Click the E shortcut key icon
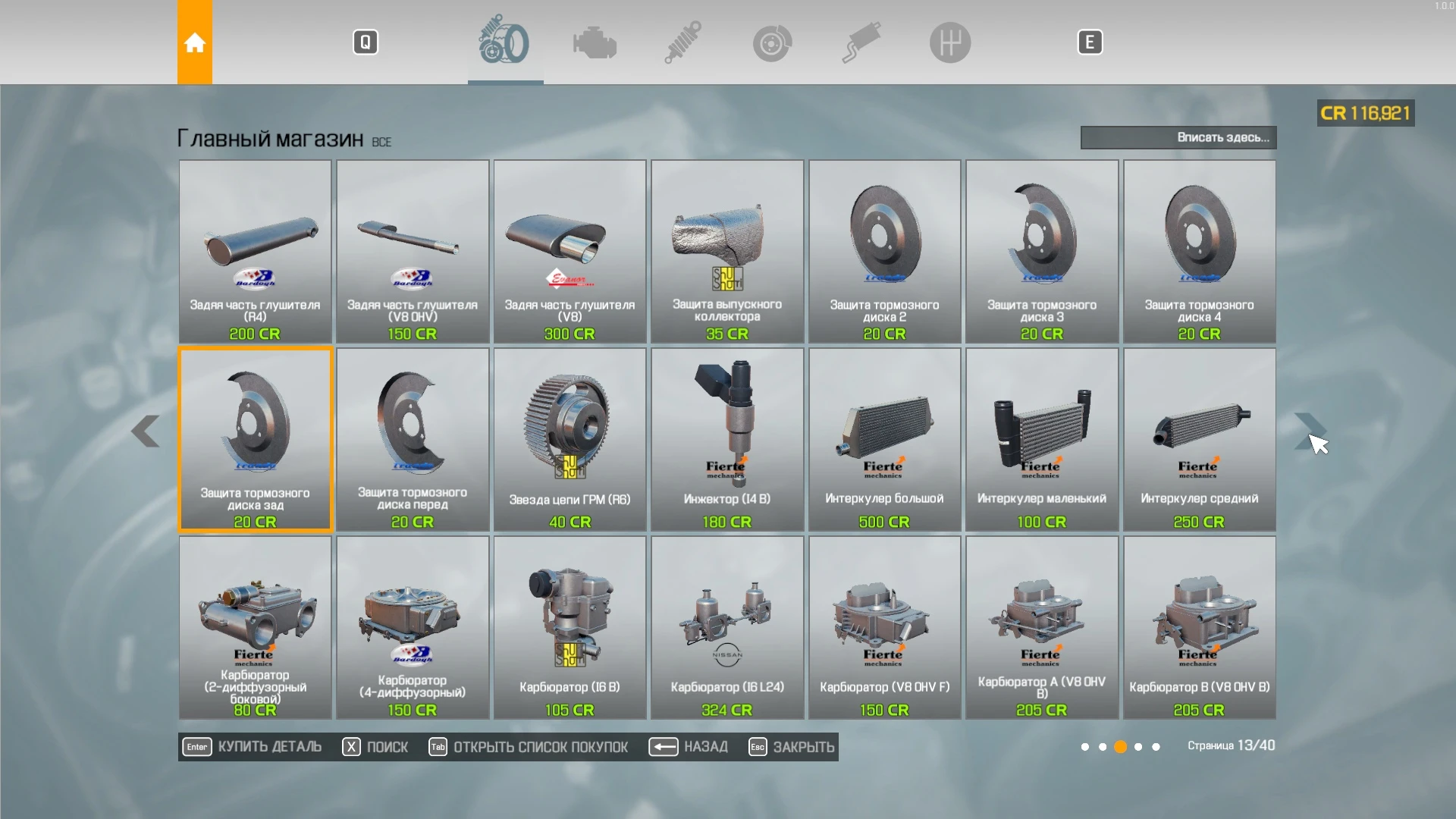Viewport: 1456px width, 819px height. tap(1090, 42)
